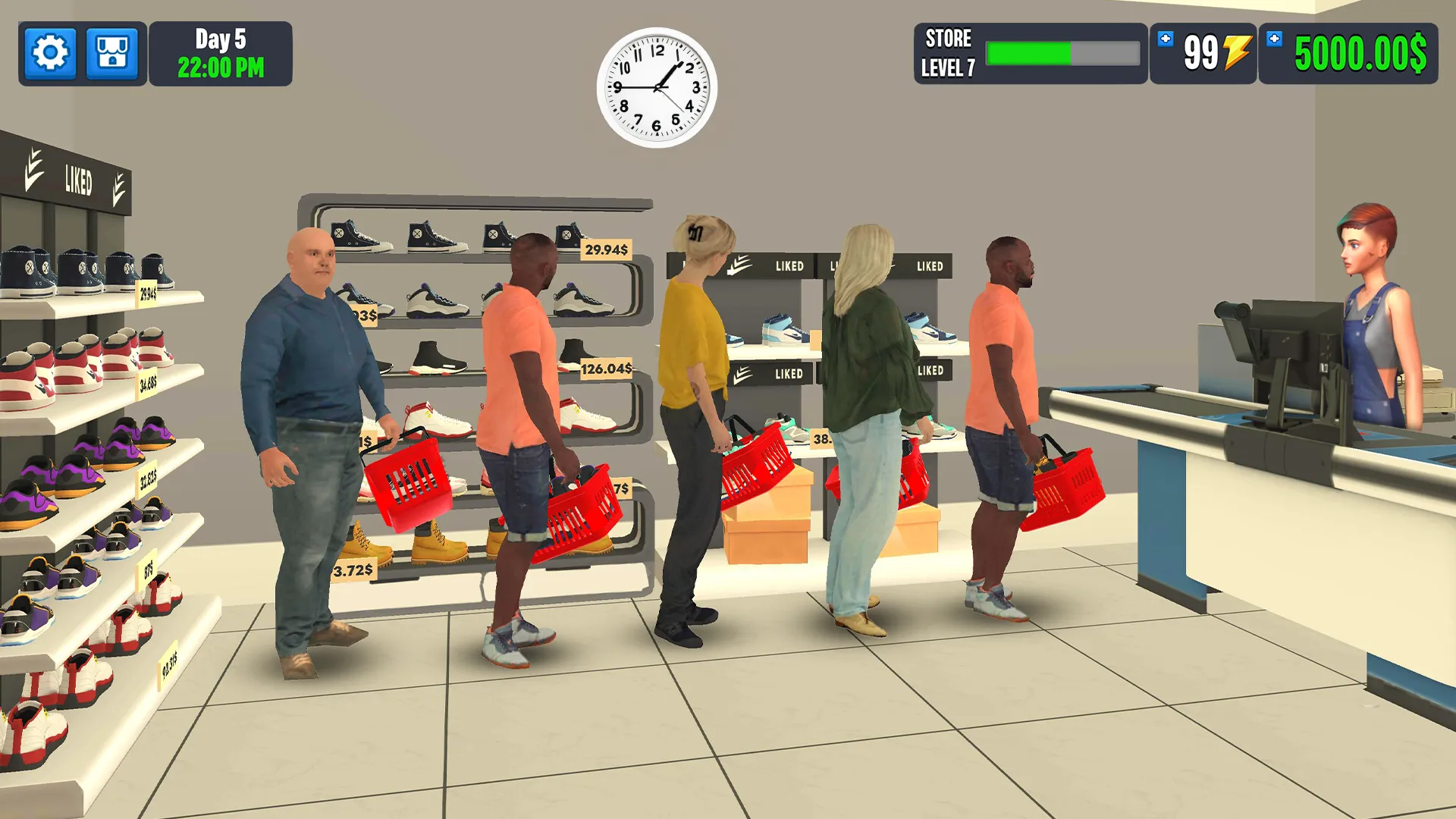Image resolution: width=1456 pixels, height=819 pixels.
Task: Select the store management building icon
Action: point(112,54)
